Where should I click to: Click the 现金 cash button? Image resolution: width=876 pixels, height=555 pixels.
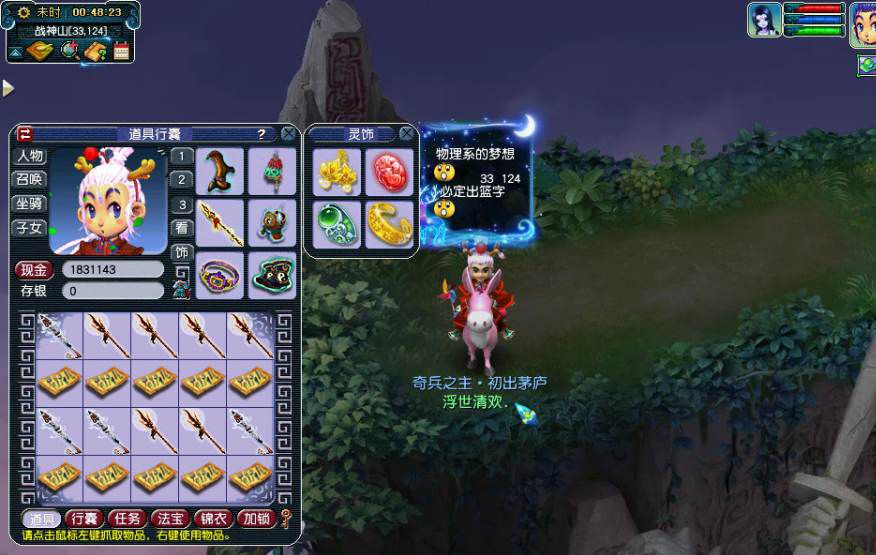coord(32,270)
